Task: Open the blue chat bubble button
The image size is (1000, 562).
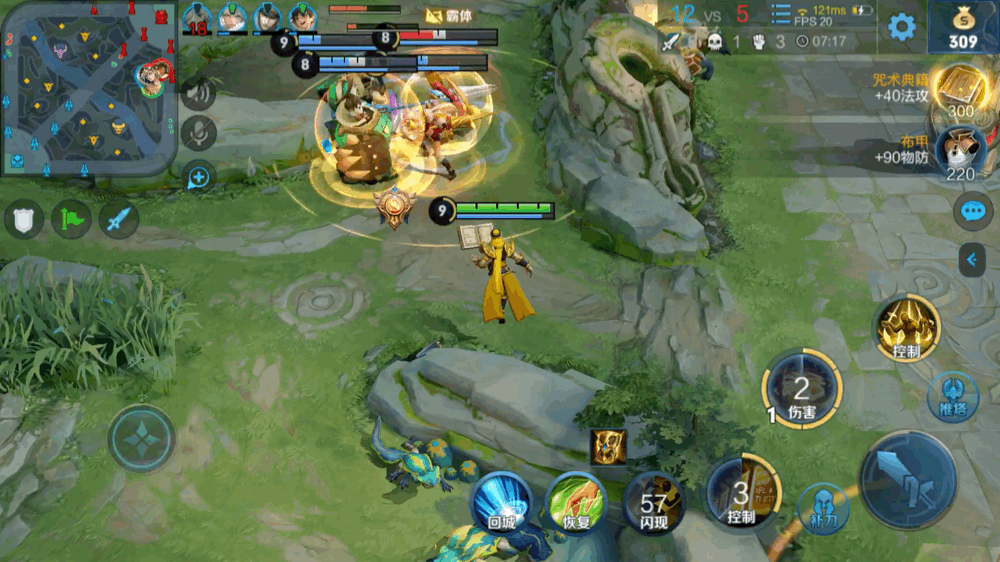Action: 972,211
